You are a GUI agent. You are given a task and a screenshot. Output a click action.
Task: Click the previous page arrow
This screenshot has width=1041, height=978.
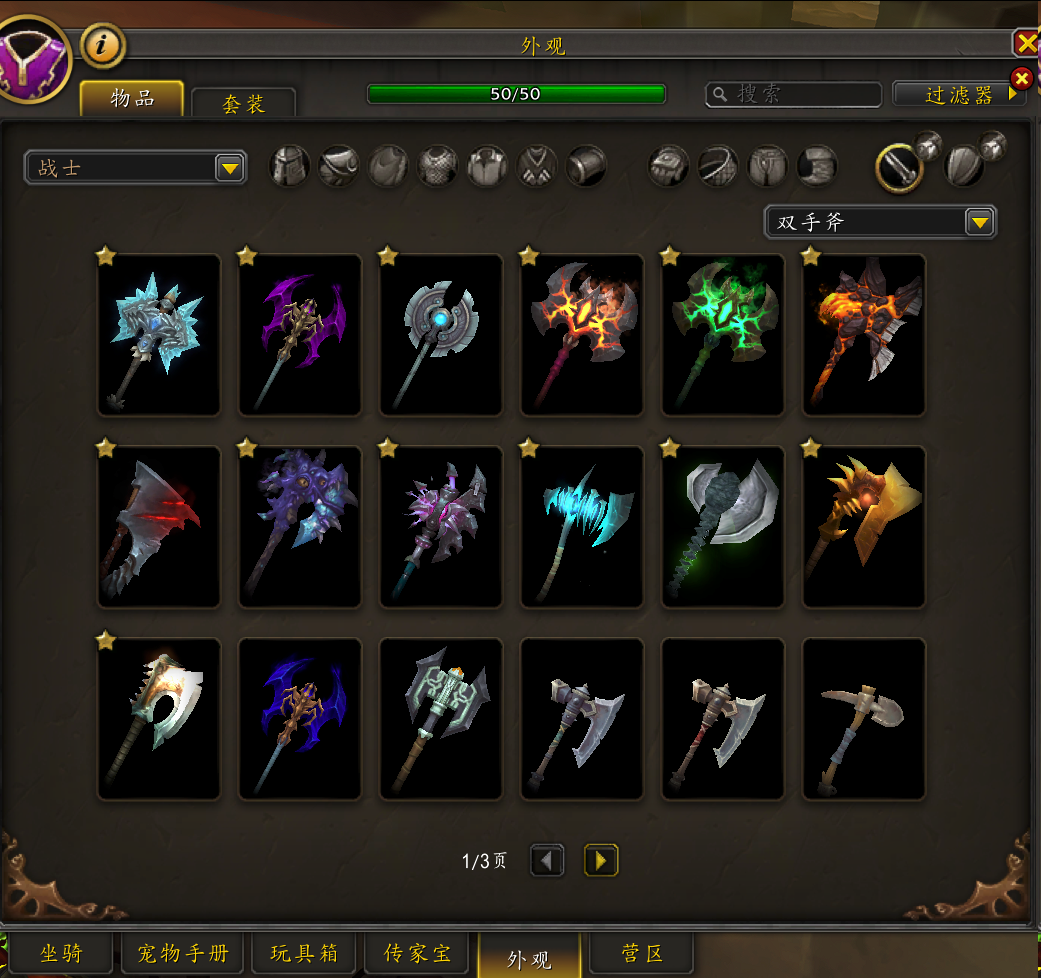click(x=547, y=860)
